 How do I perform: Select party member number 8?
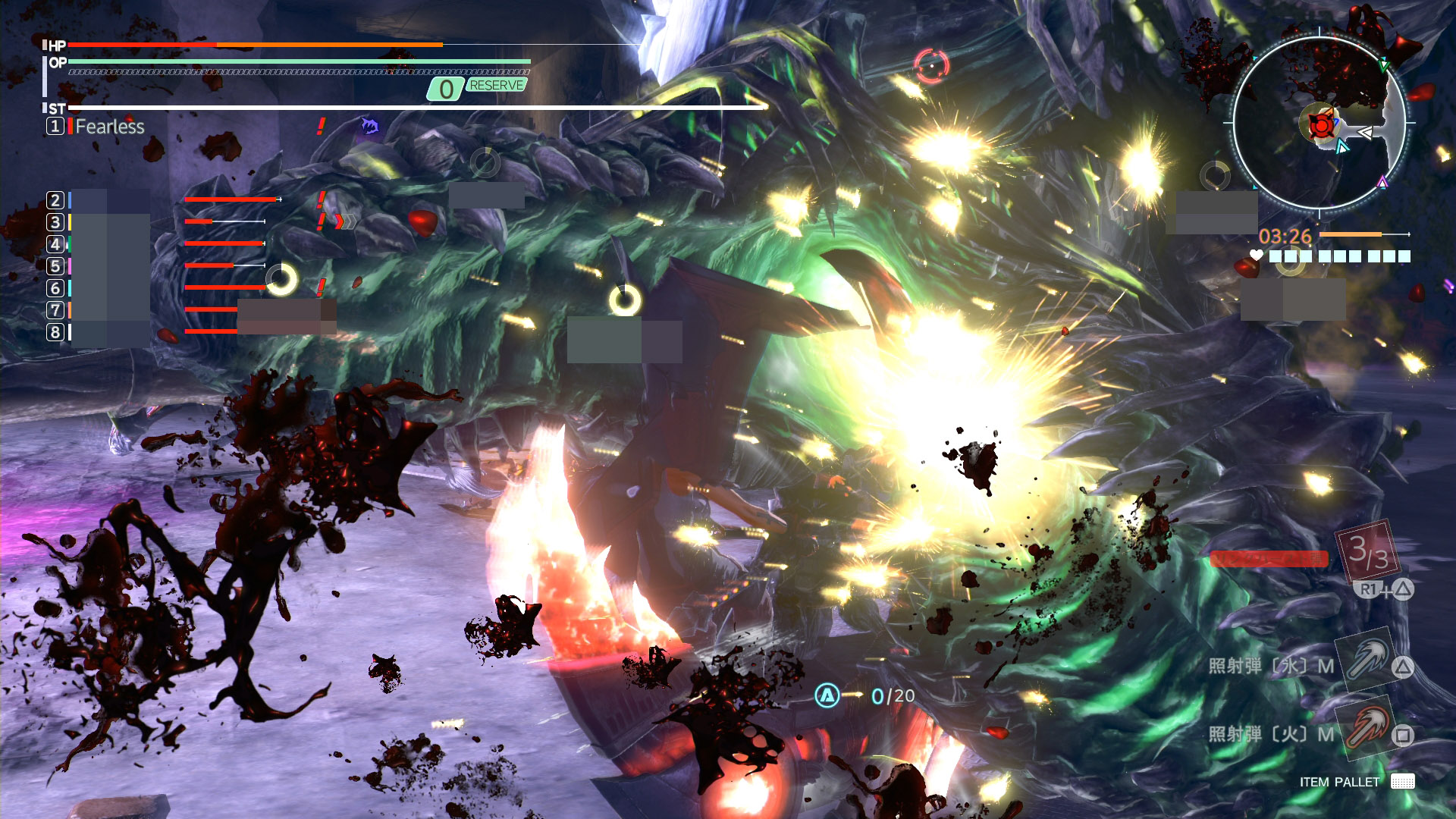(x=55, y=332)
